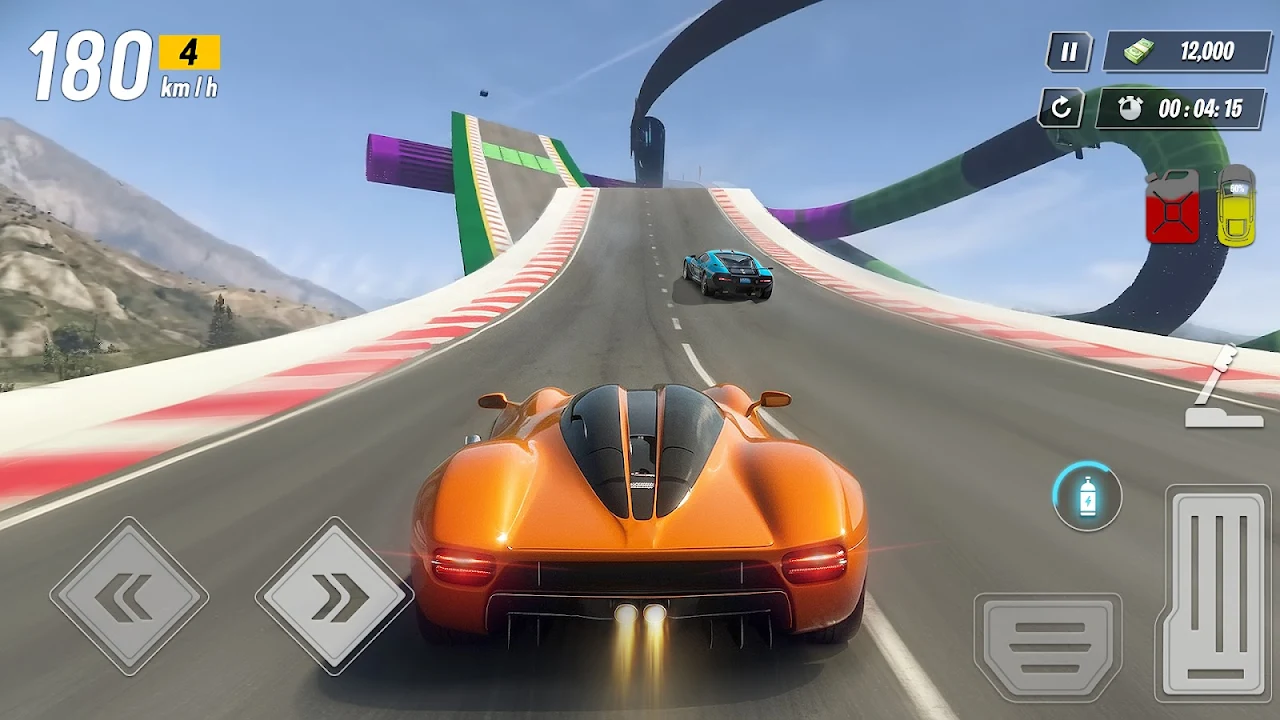The image size is (1280, 720).
Task: Select the yellow car icon
Action: 1236,205
